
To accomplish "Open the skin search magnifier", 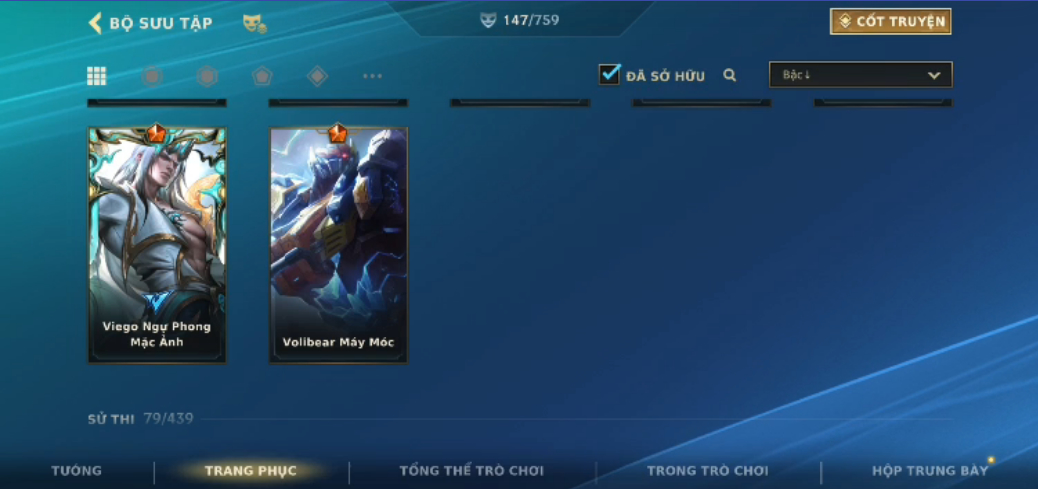I will coord(730,75).
